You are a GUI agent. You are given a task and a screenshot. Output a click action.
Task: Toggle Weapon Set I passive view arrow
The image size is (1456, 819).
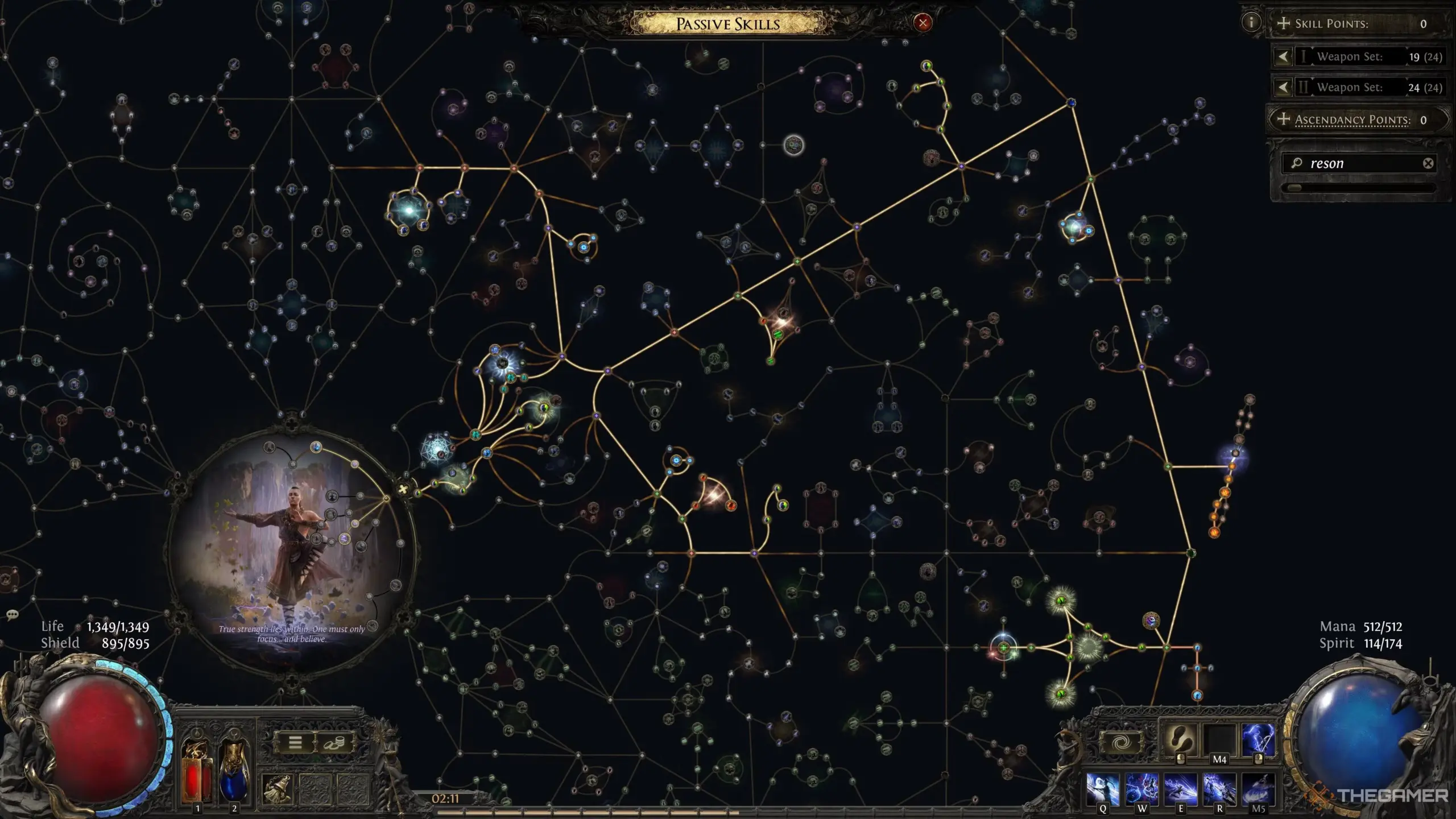[1283, 57]
